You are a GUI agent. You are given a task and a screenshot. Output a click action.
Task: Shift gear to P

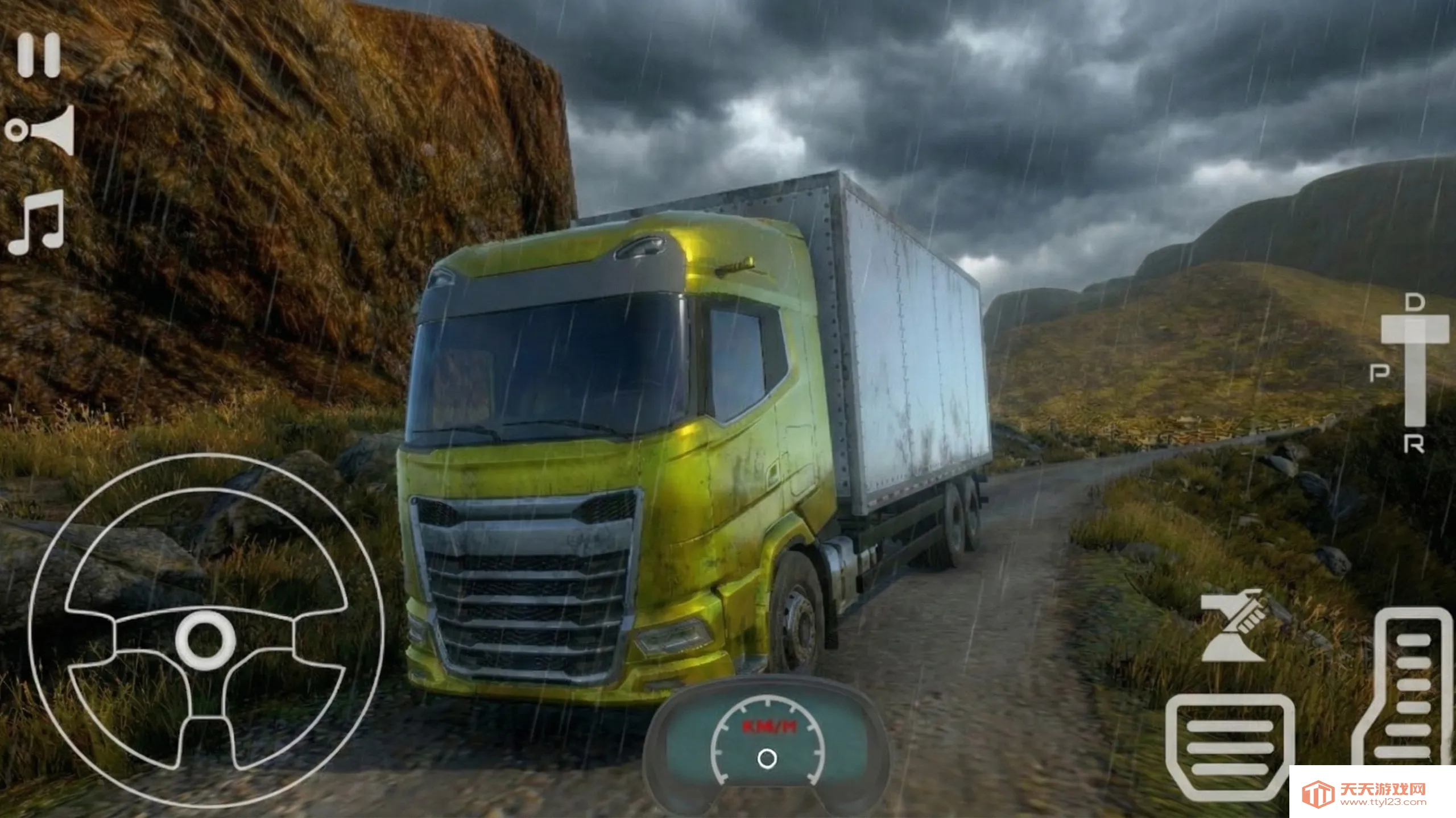pyautogui.click(x=1380, y=373)
